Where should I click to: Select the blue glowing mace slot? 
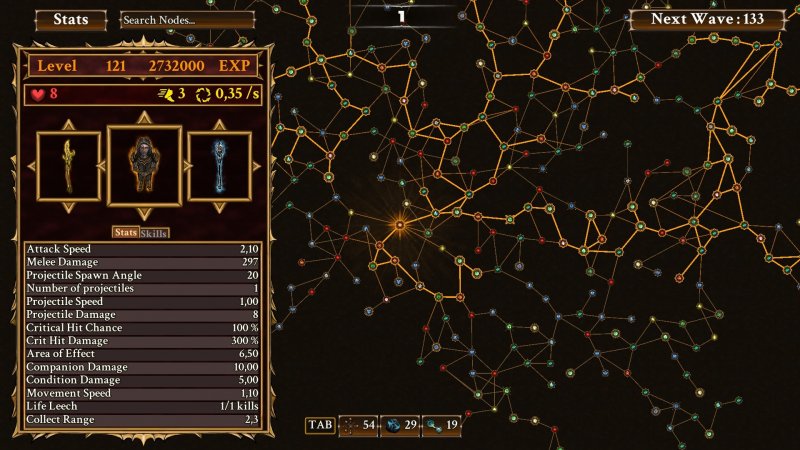220,167
